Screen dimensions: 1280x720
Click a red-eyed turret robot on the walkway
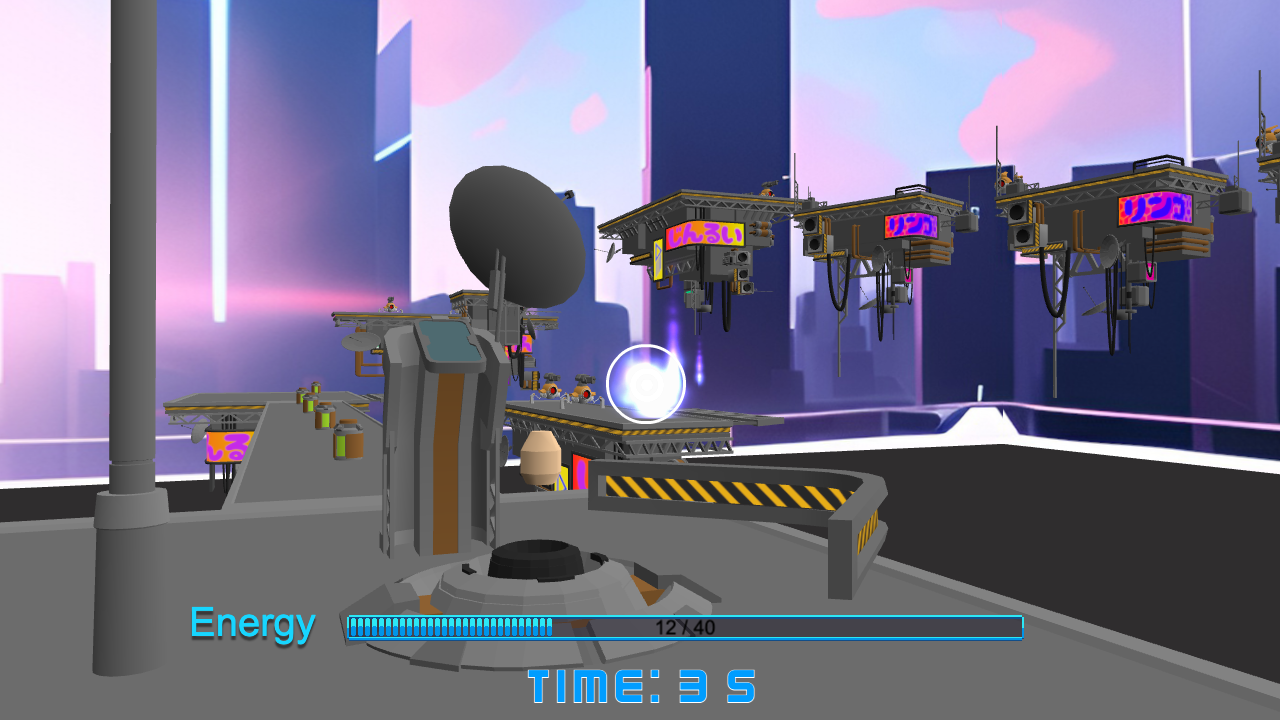click(x=552, y=391)
